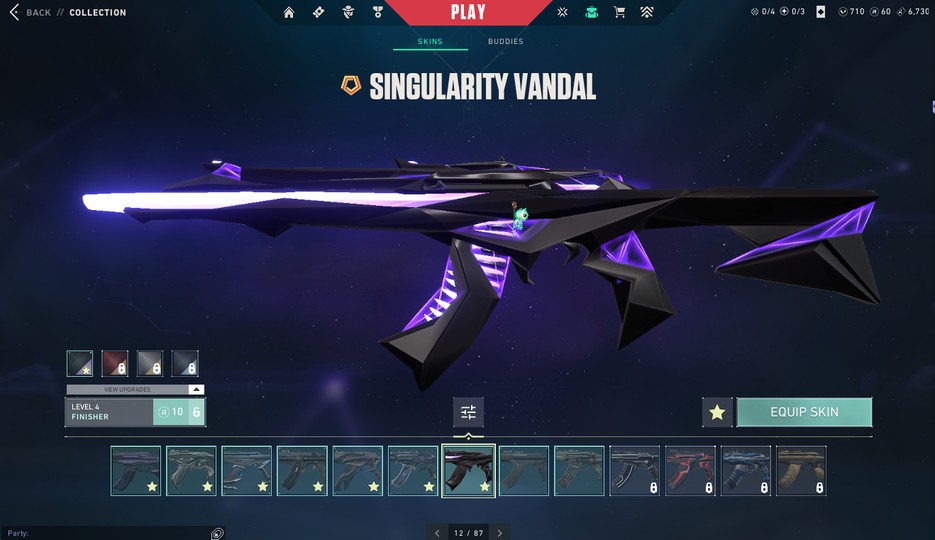Open the store cart icon
This screenshot has width=935, height=540.
(x=619, y=12)
